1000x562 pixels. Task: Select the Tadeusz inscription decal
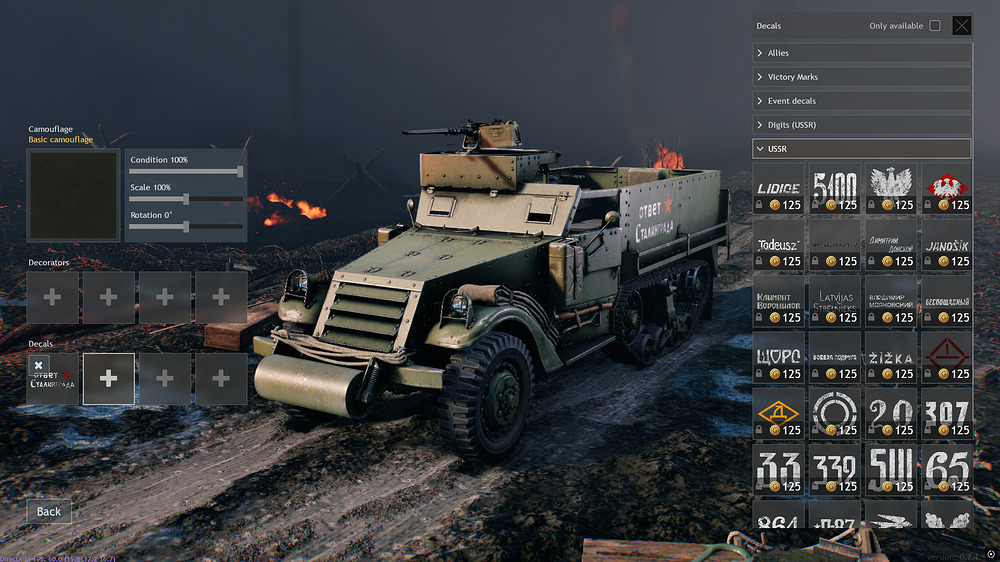pyautogui.click(x=778, y=245)
